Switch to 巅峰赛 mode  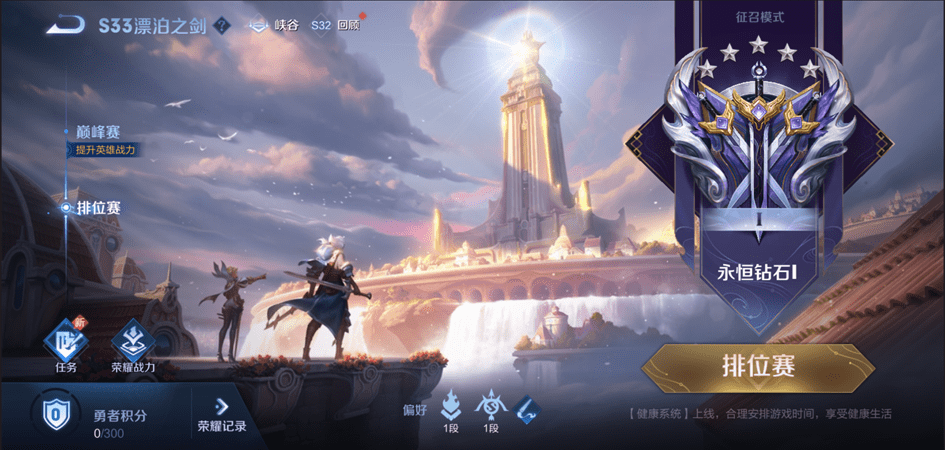97,132
